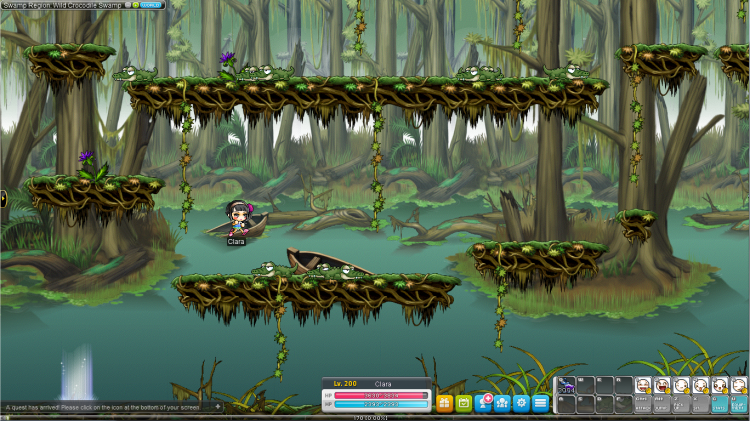The height and width of the screenshot is (421, 750).
Task: Open the orange gift box Cash Shop icon
Action: pos(445,403)
